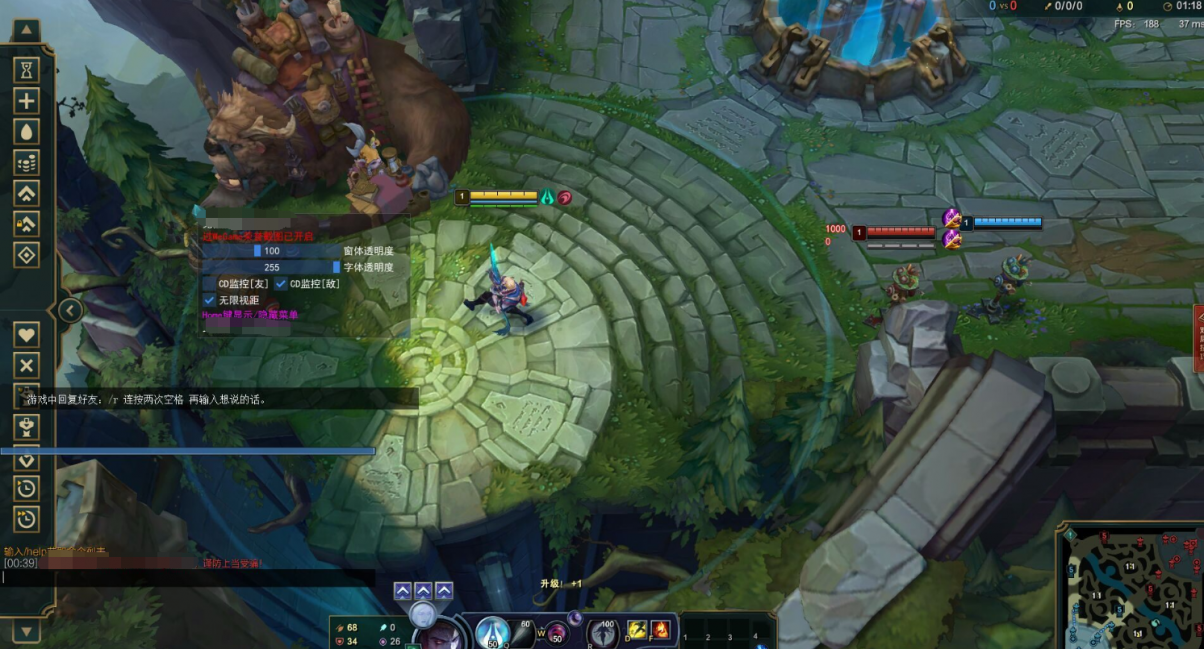Viewport: 1204px width, 649px height.
Task: Uncheck the 无限视距 unlimited view checkbox
Action: coord(210,300)
